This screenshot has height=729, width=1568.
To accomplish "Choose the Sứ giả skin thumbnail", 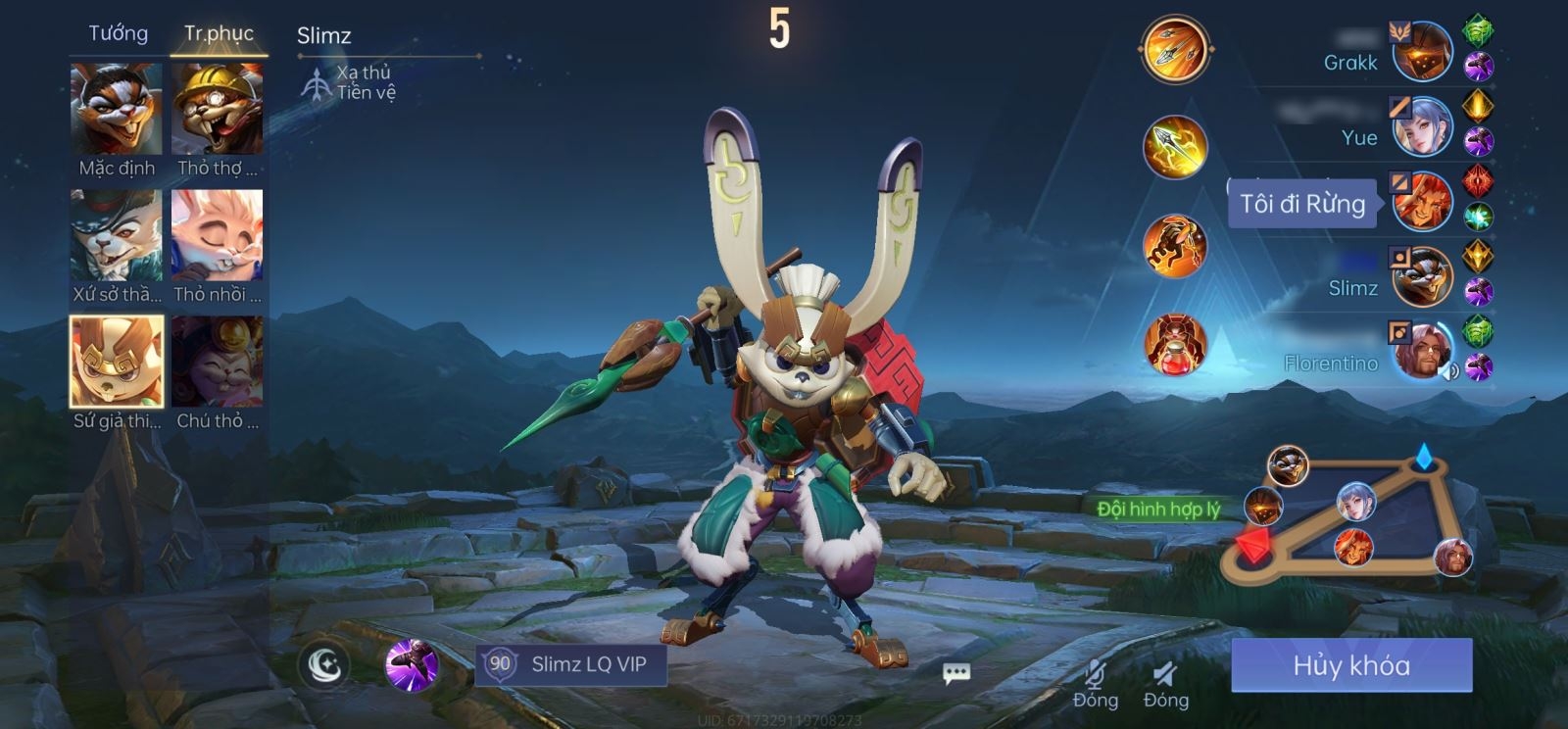I will (117, 362).
